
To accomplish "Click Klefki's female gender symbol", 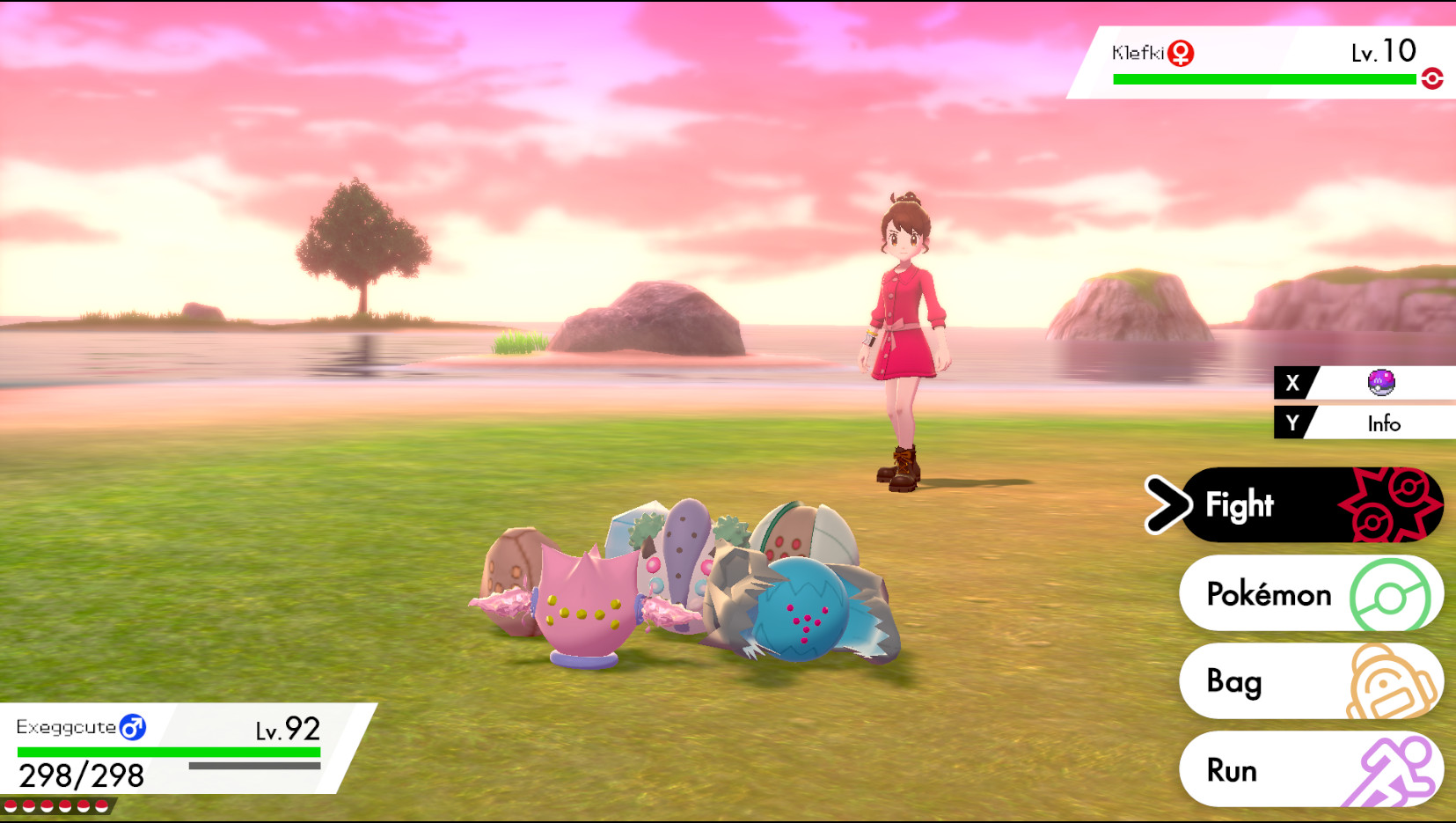I will [1182, 52].
